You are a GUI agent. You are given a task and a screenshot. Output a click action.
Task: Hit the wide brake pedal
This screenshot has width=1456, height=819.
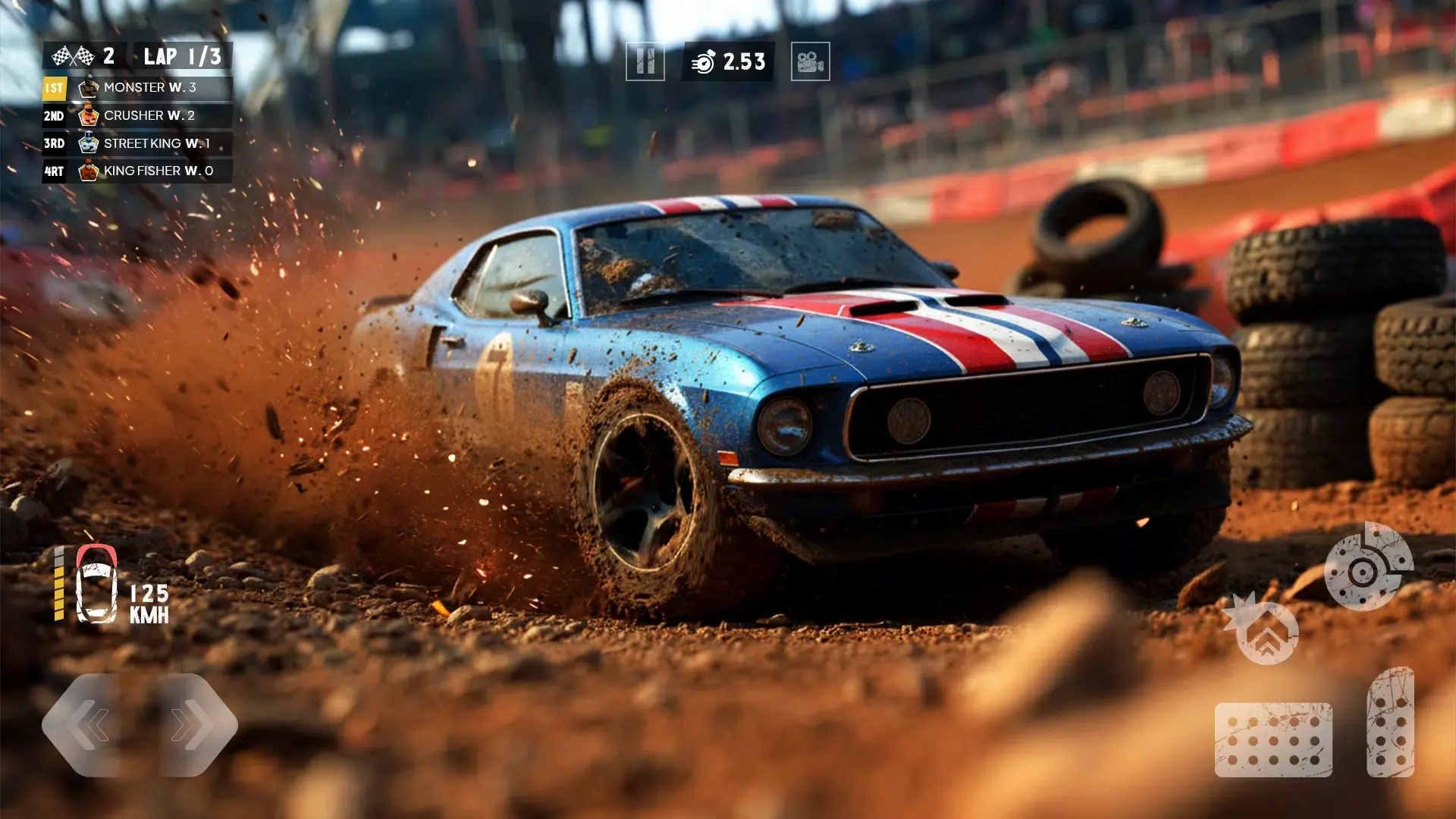pyautogui.click(x=1272, y=739)
